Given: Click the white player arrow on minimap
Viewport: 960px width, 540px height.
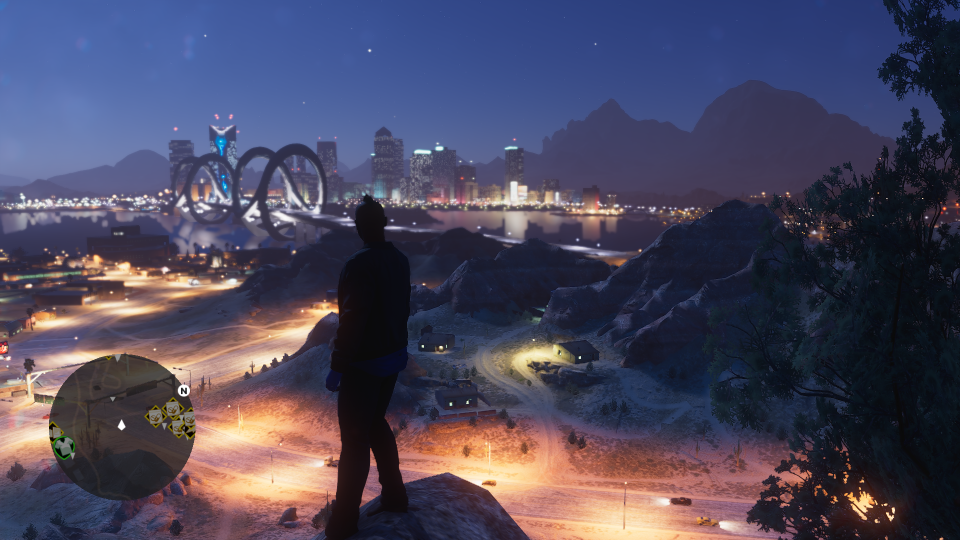Looking at the screenshot, I should 122,425.
